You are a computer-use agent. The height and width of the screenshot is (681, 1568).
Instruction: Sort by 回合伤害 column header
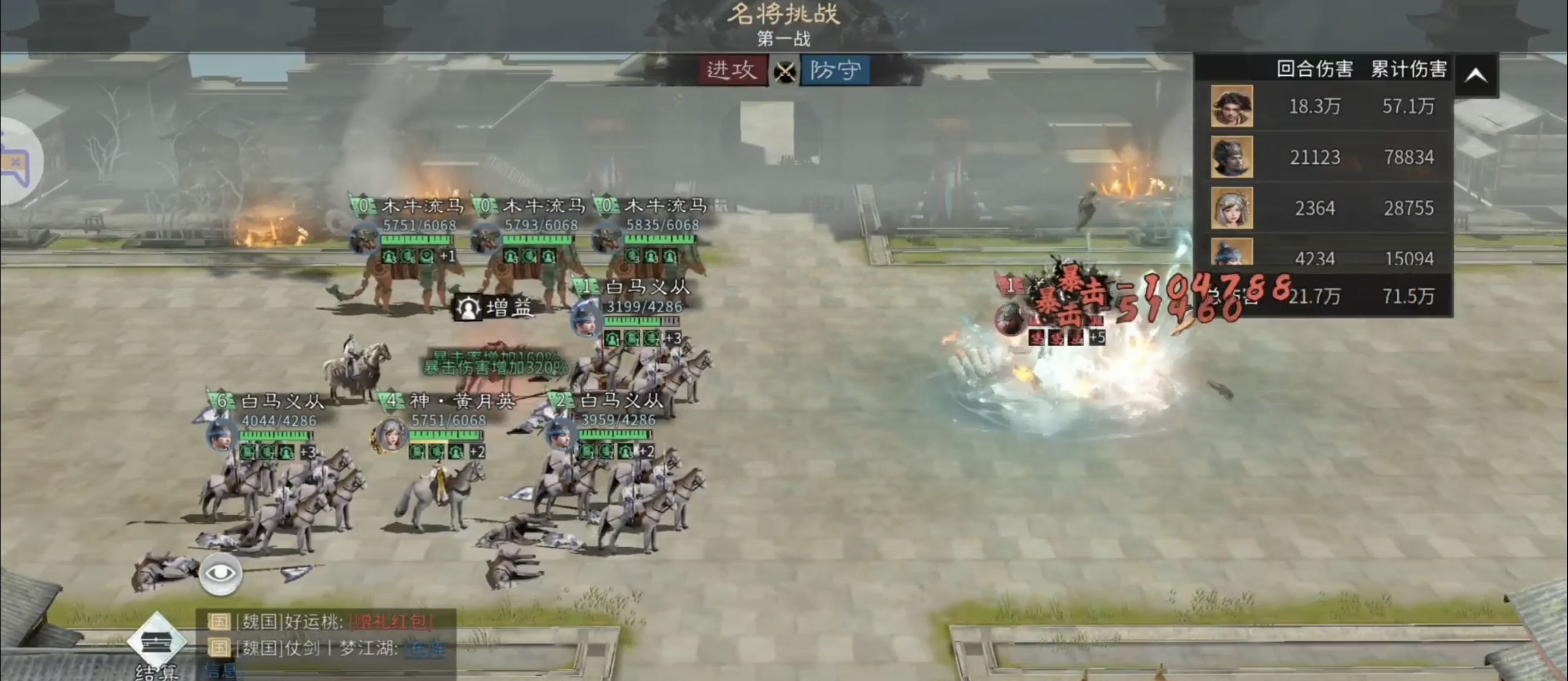(1314, 69)
